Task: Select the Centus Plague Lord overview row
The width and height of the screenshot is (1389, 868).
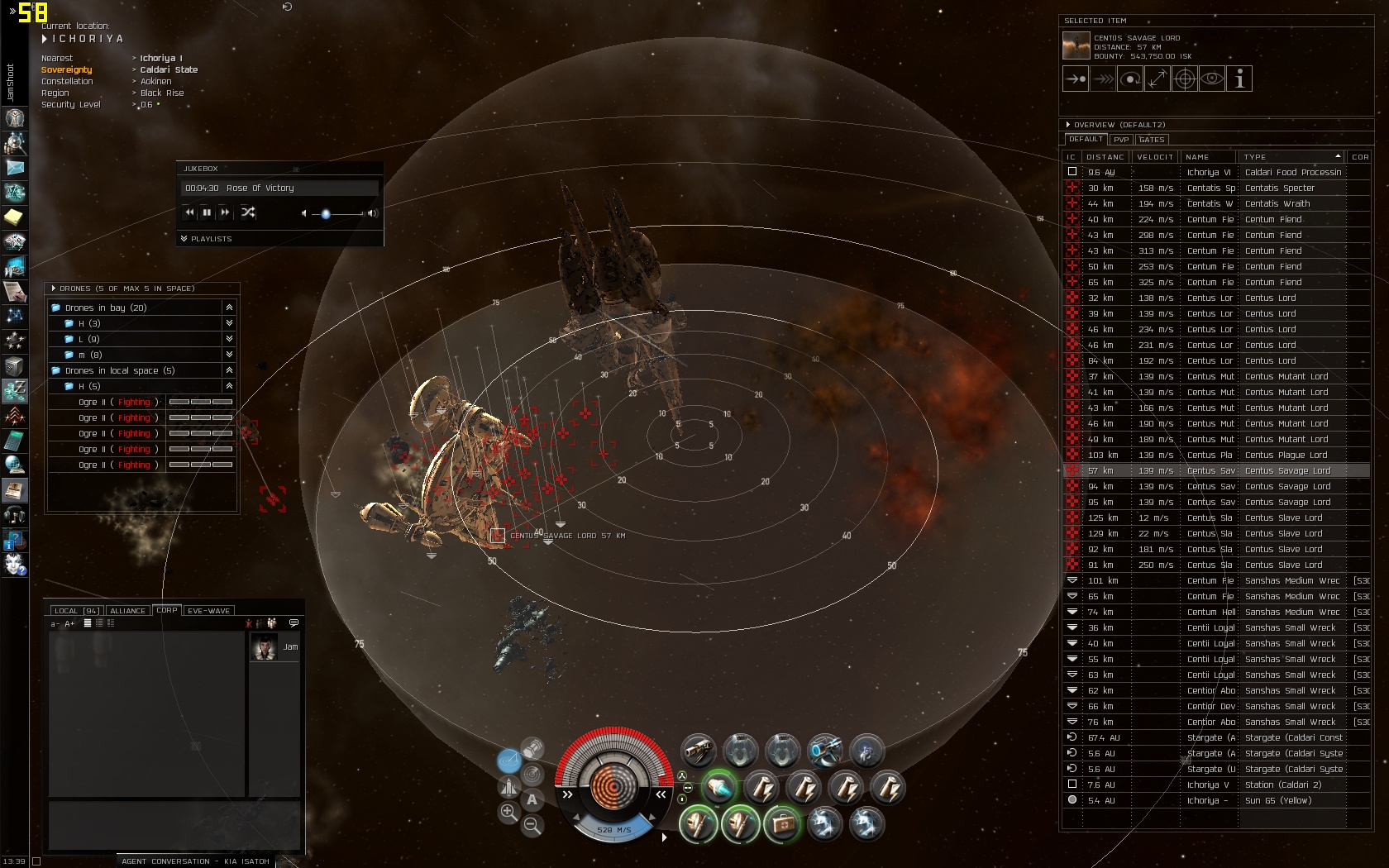Action: click(1286, 455)
